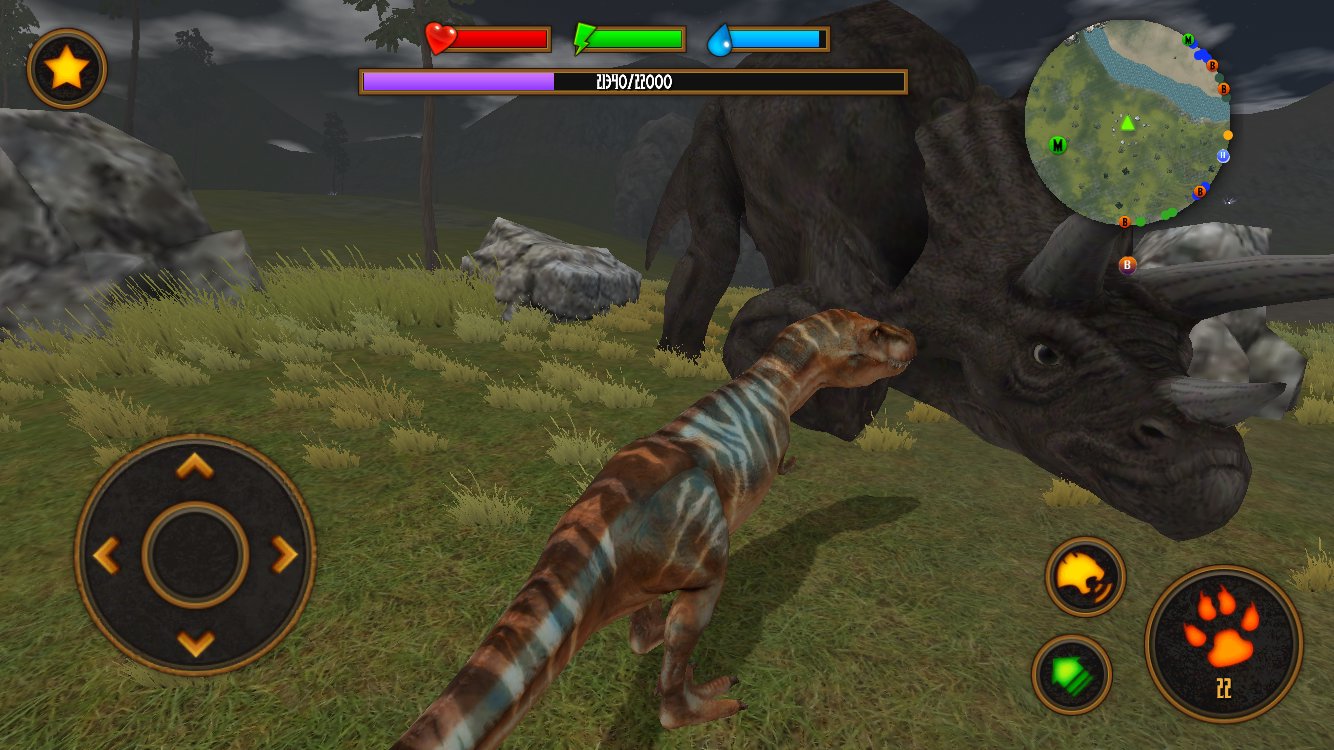This screenshot has width=1334, height=750.
Task: Tap the purple experience progress bar
Action: pos(460,82)
